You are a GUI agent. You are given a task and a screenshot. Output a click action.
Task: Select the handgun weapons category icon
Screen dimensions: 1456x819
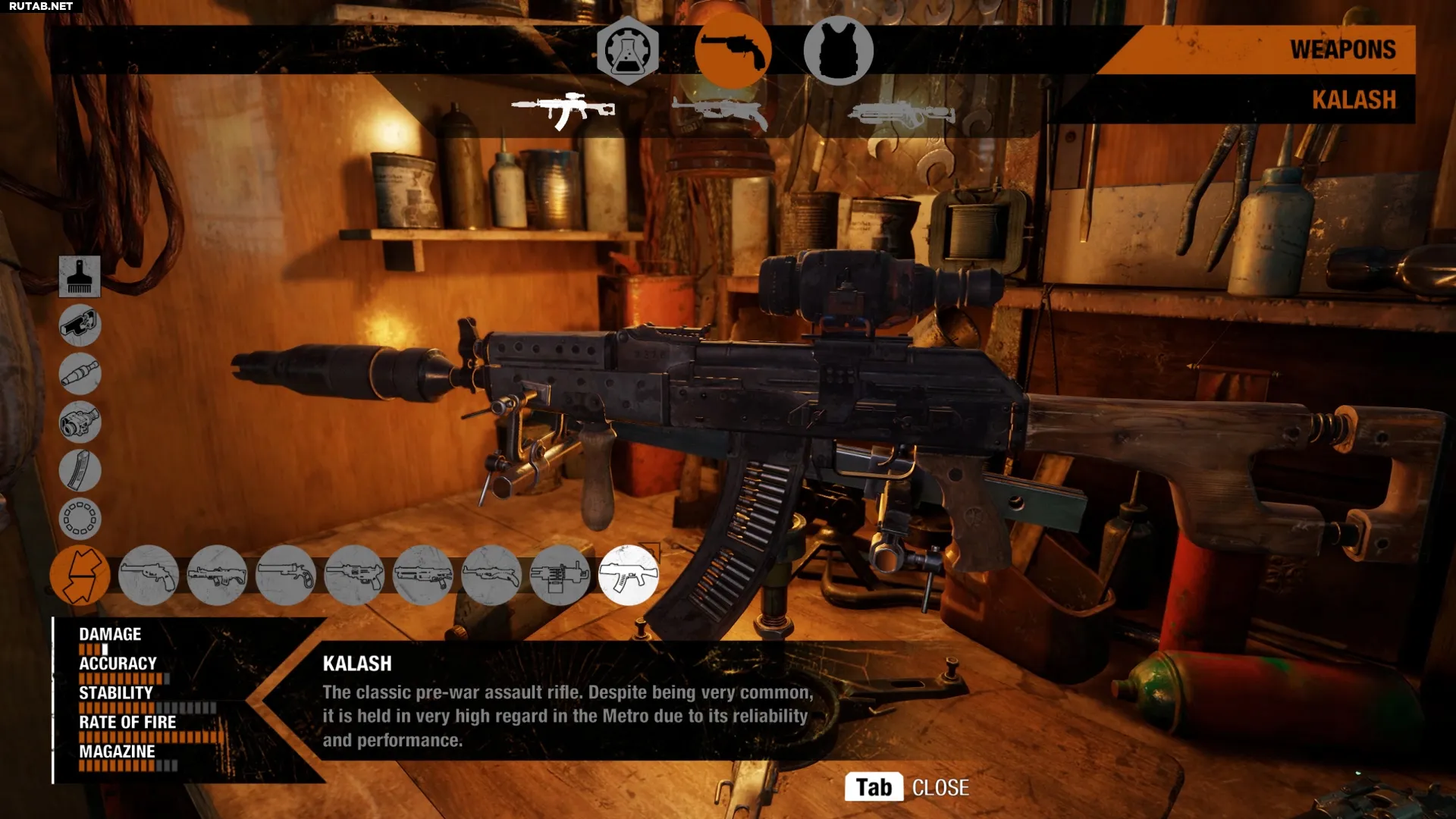(734, 50)
